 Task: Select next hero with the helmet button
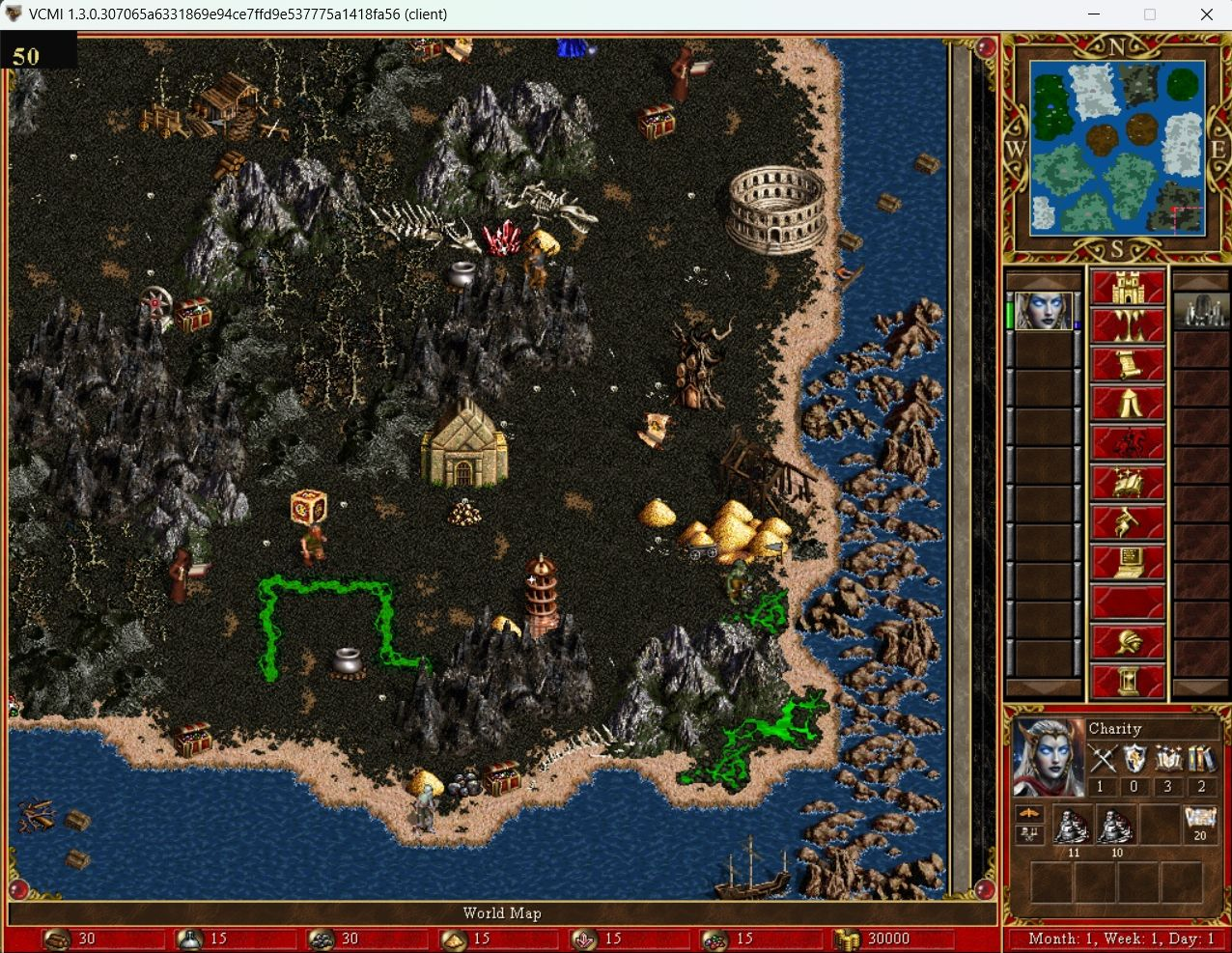1128,641
